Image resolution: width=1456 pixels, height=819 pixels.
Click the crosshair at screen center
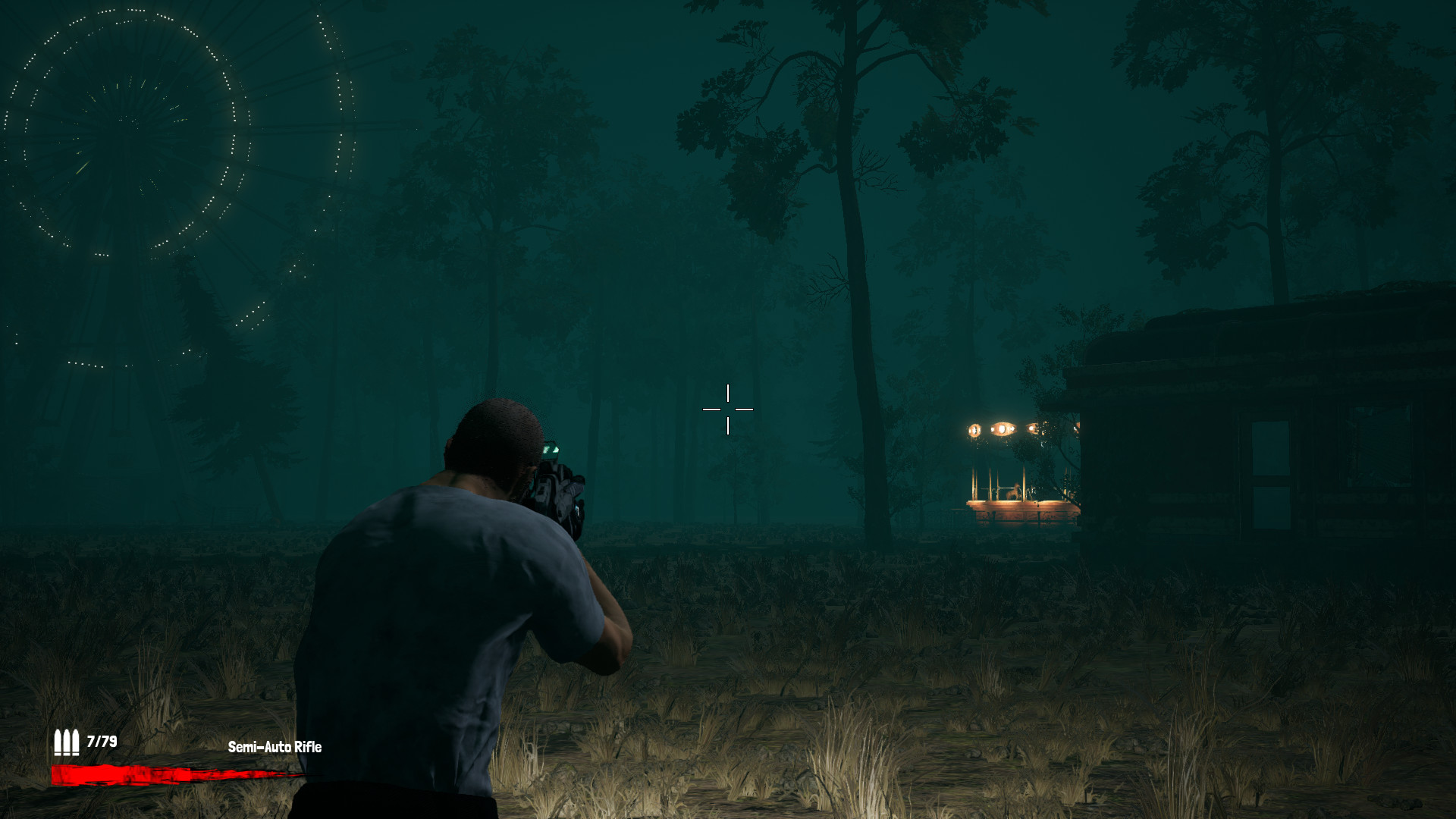729,409
